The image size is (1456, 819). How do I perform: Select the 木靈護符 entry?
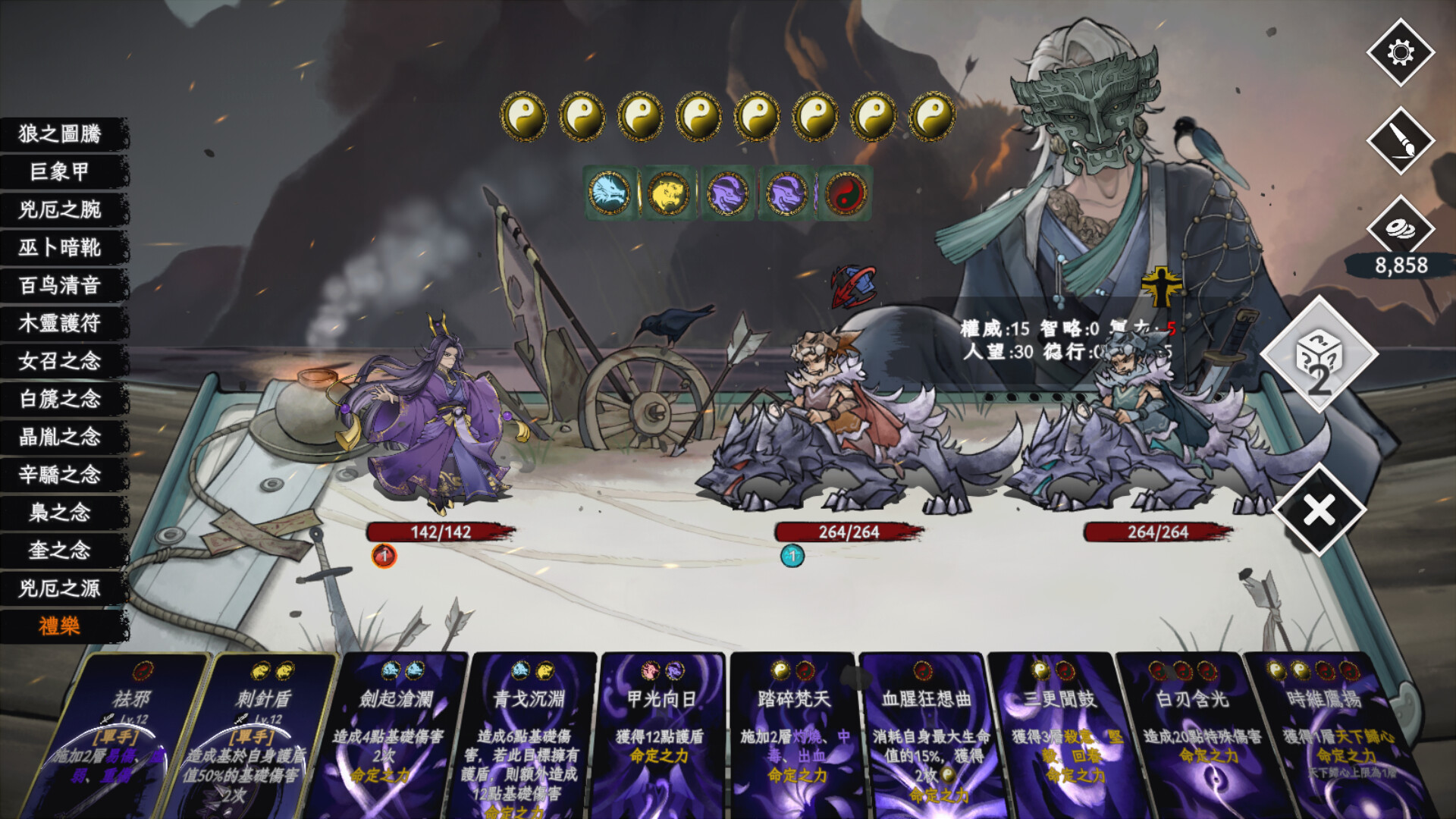click(61, 324)
